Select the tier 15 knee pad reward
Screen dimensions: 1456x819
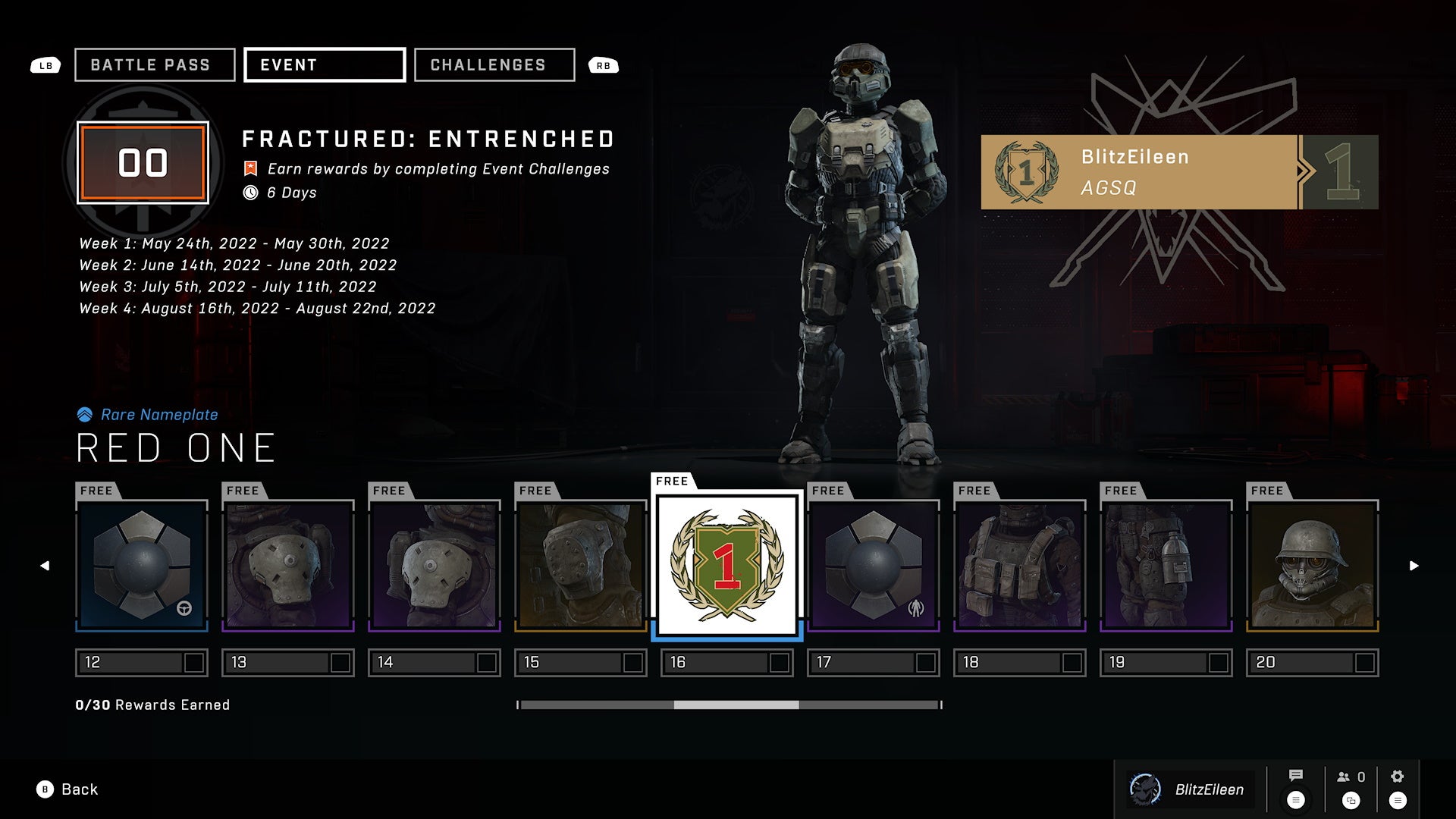tap(581, 566)
